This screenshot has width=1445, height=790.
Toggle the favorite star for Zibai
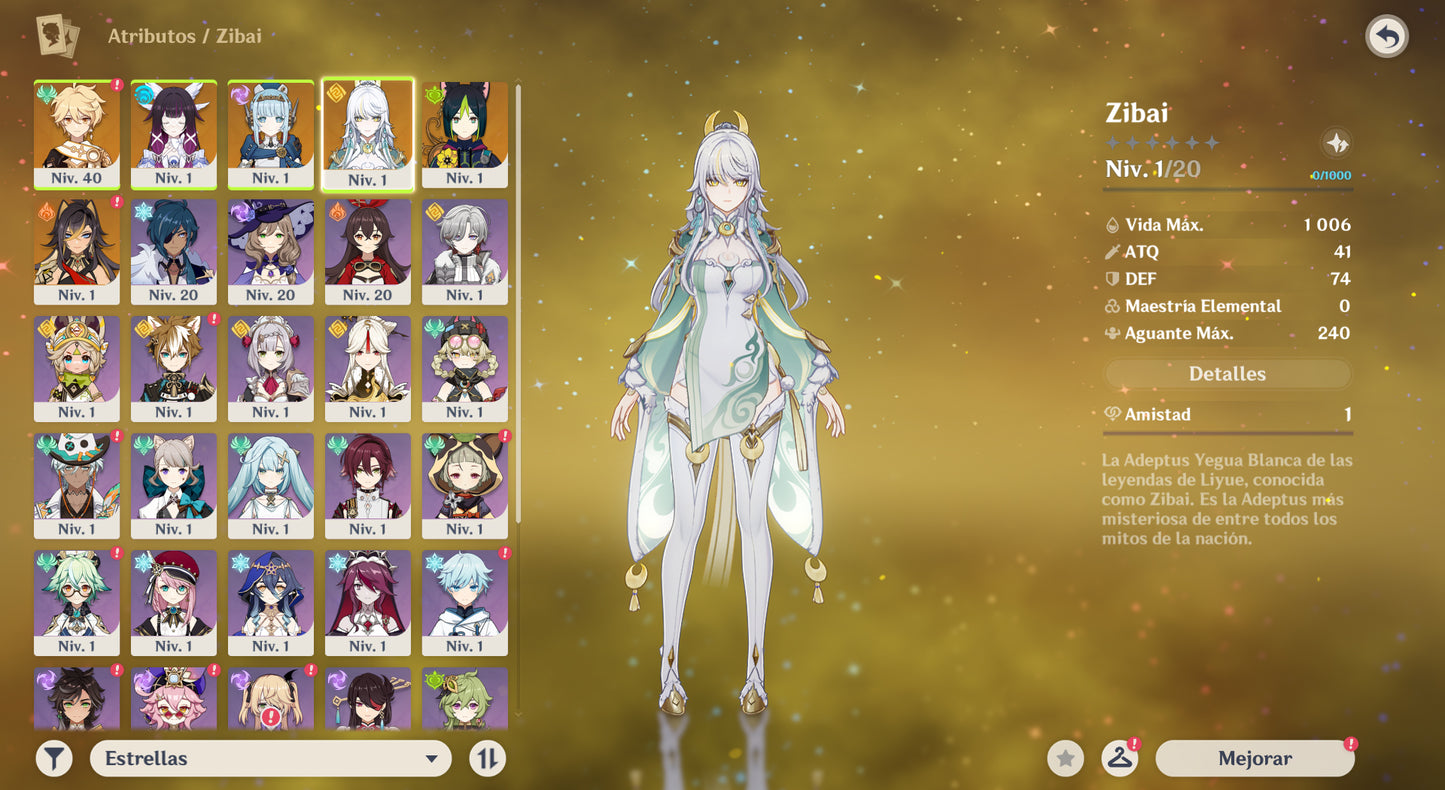click(1063, 758)
